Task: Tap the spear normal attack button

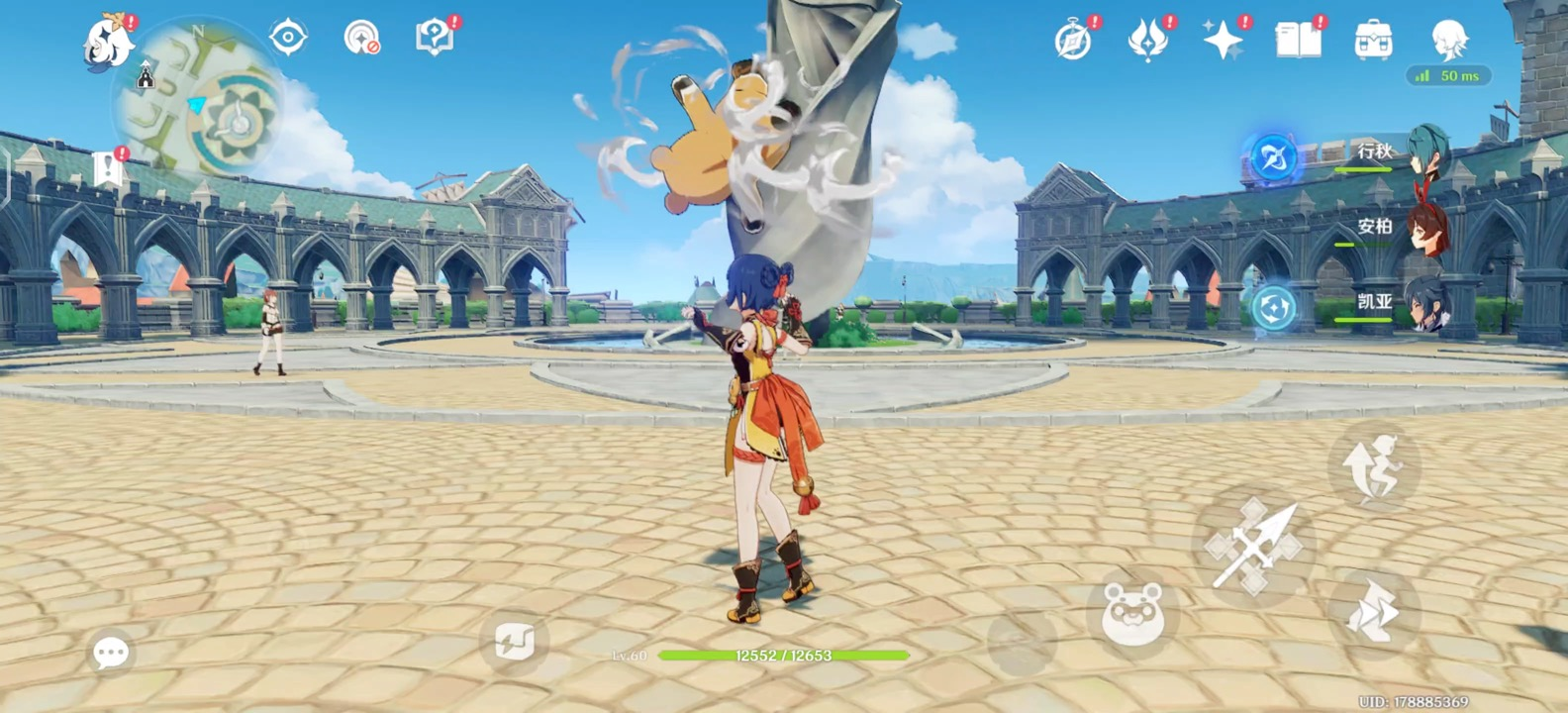Action: tap(1253, 546)
